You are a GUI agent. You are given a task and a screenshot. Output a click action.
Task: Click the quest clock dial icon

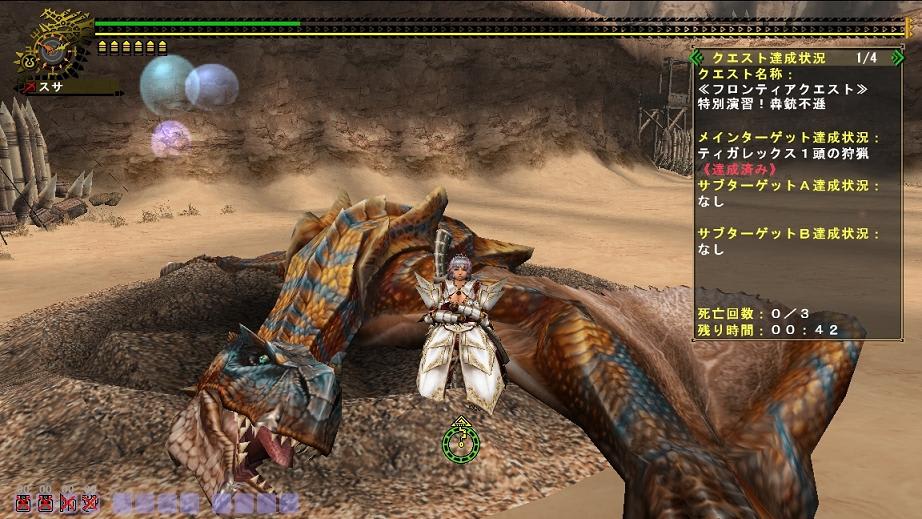50,48
